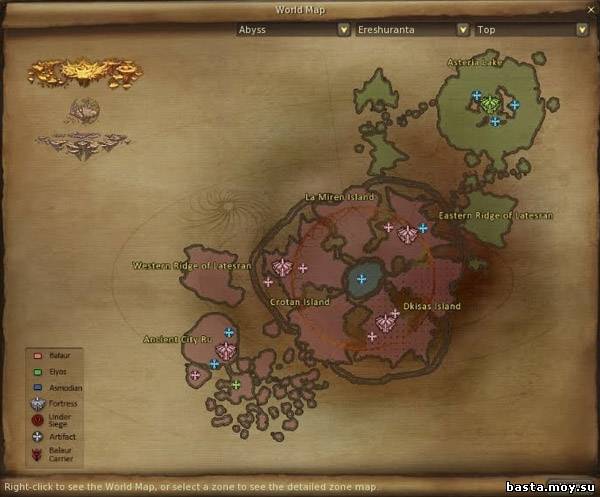Select the Crotan Island zone
Viewport: 600px width, 497px height.
pos(297,299)
